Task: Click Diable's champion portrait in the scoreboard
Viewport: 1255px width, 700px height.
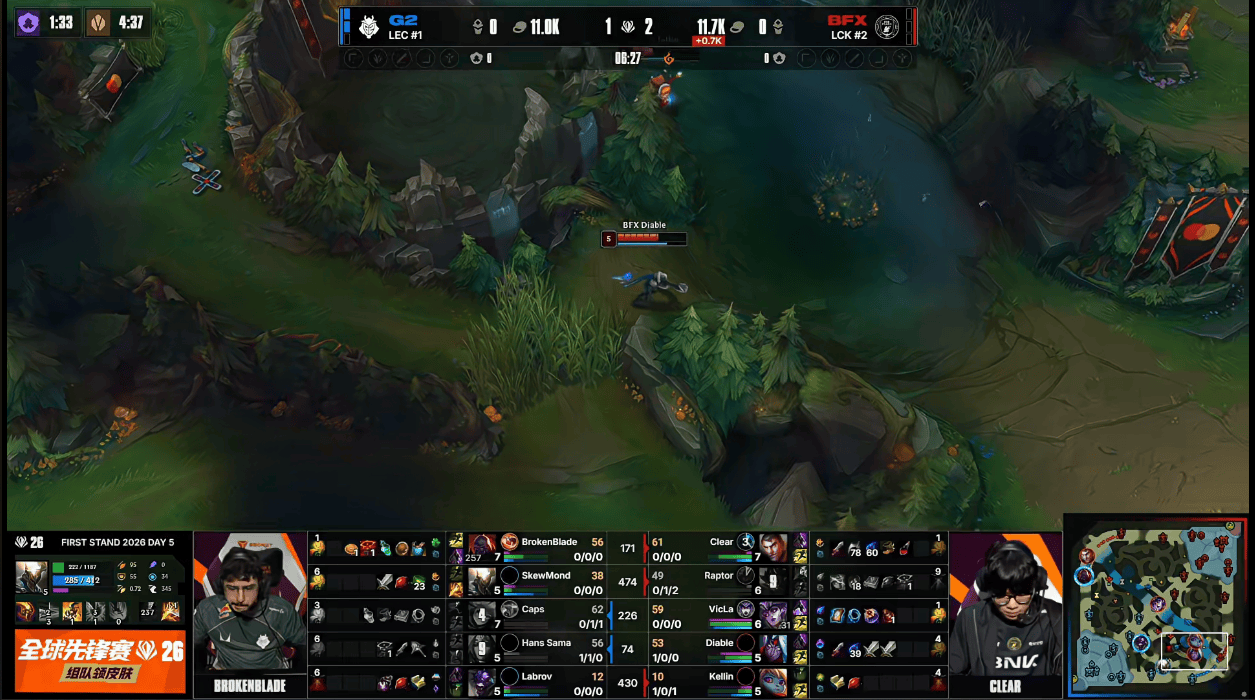Action: [772, 649]
